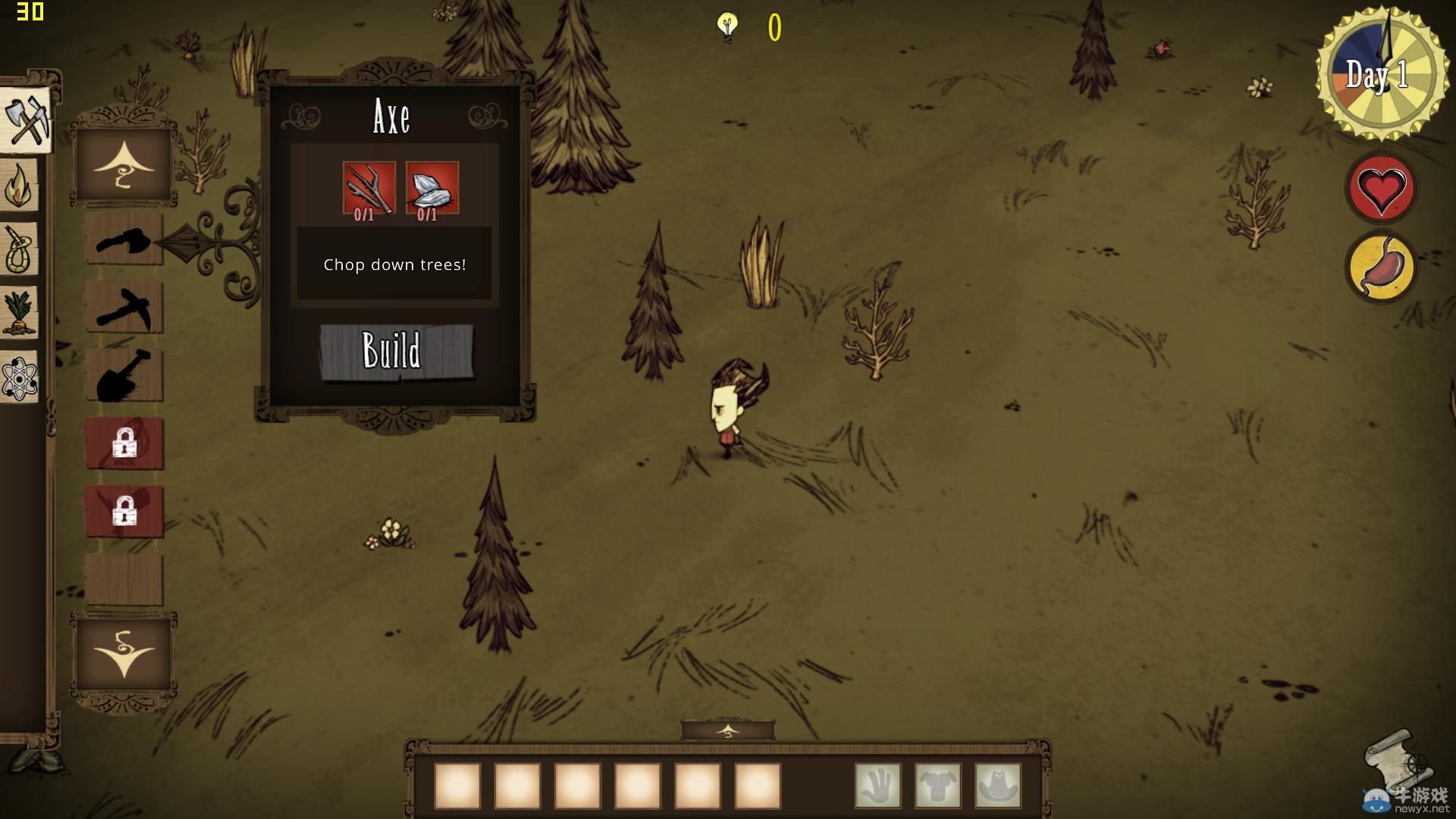Open the Science atom crafting tab
The image size is (1456, 819).
pos(20,377)
